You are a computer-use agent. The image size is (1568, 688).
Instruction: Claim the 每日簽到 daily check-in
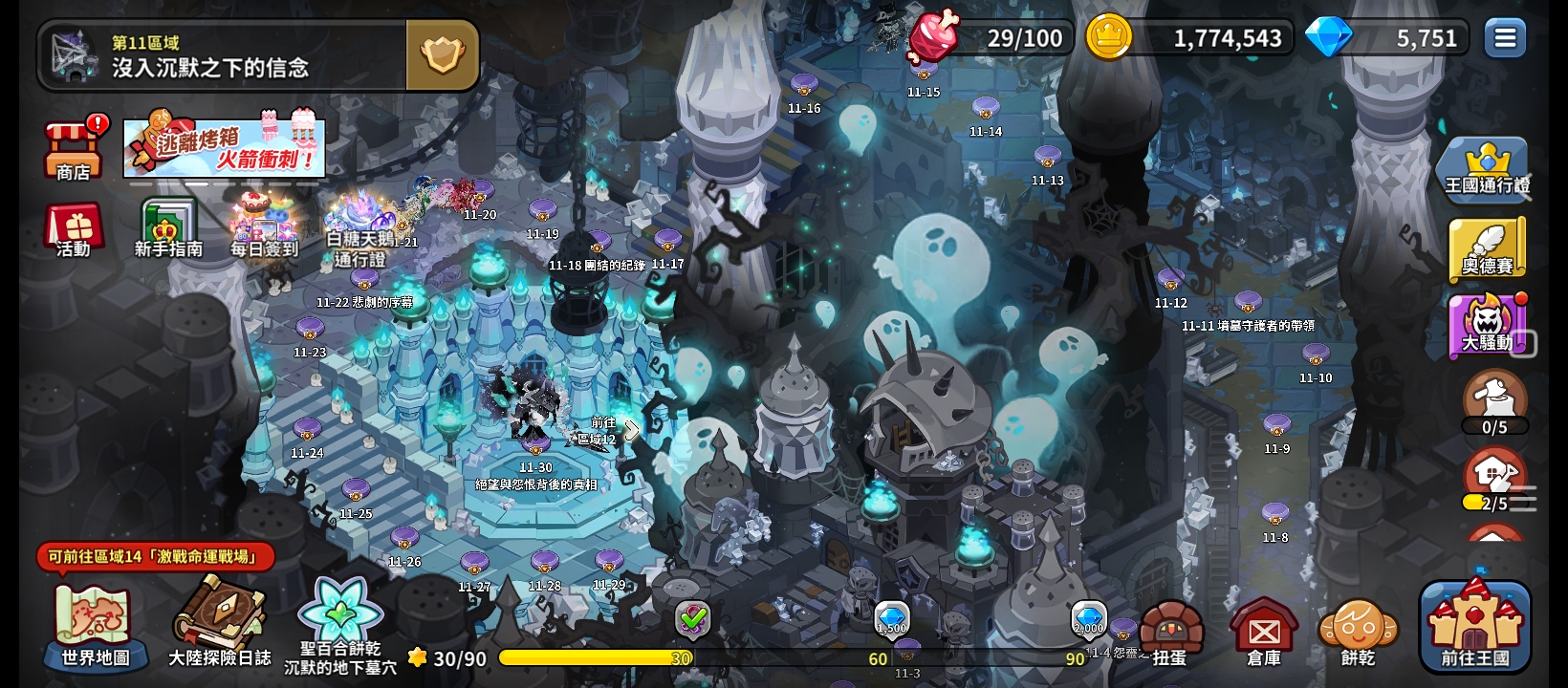[264, 227]
